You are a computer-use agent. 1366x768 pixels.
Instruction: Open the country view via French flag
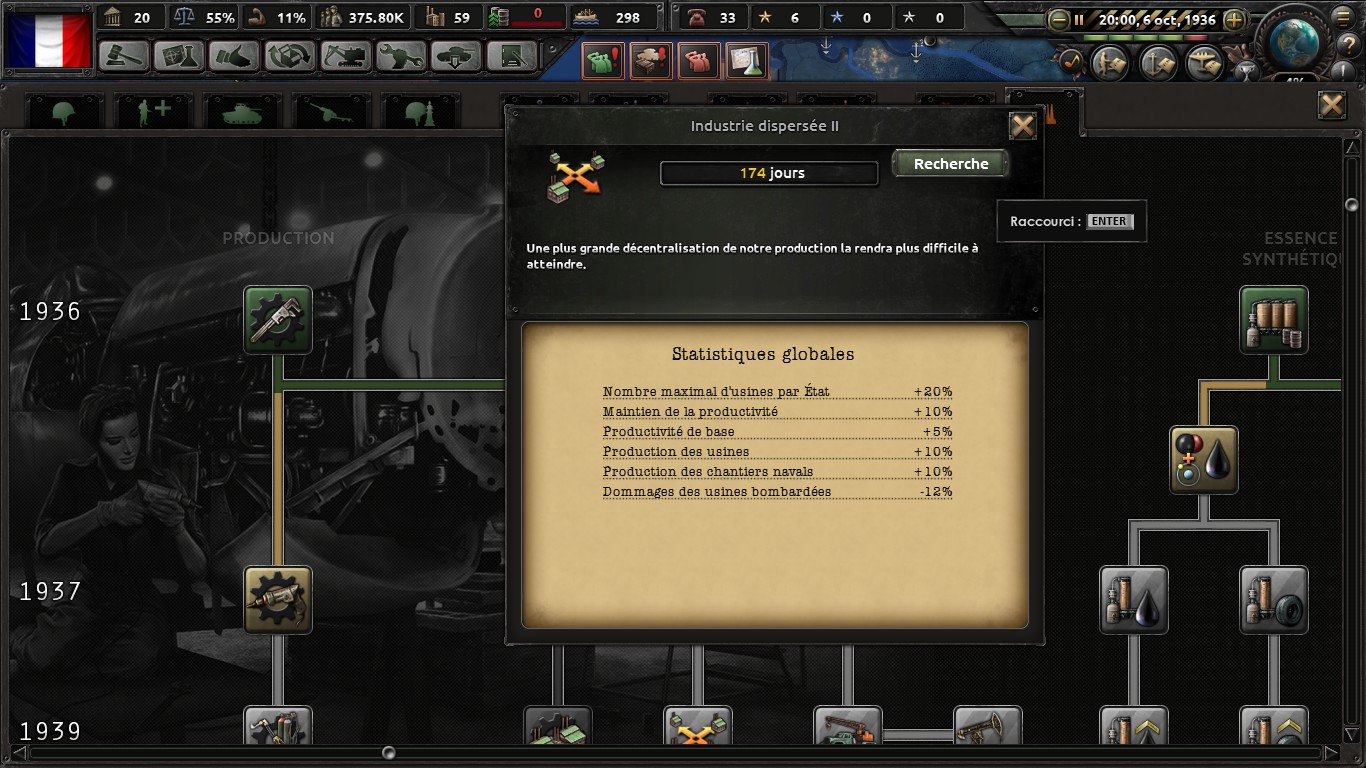48,40
